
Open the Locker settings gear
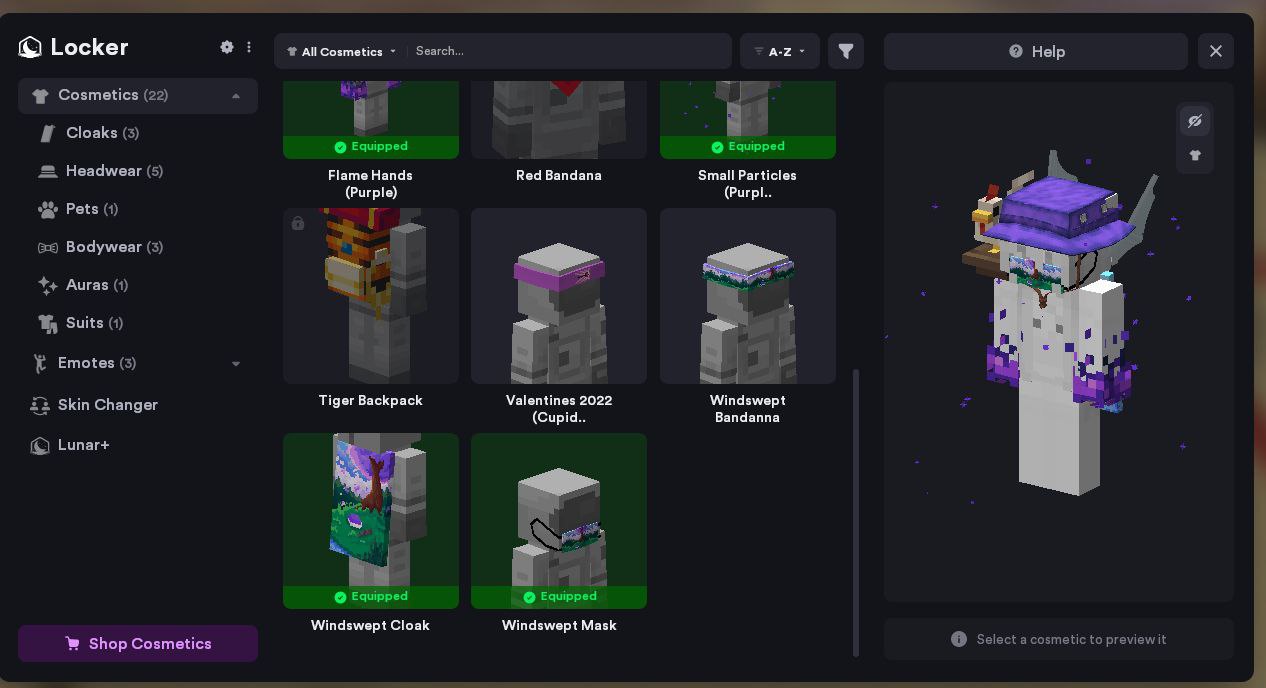point(227,47)
